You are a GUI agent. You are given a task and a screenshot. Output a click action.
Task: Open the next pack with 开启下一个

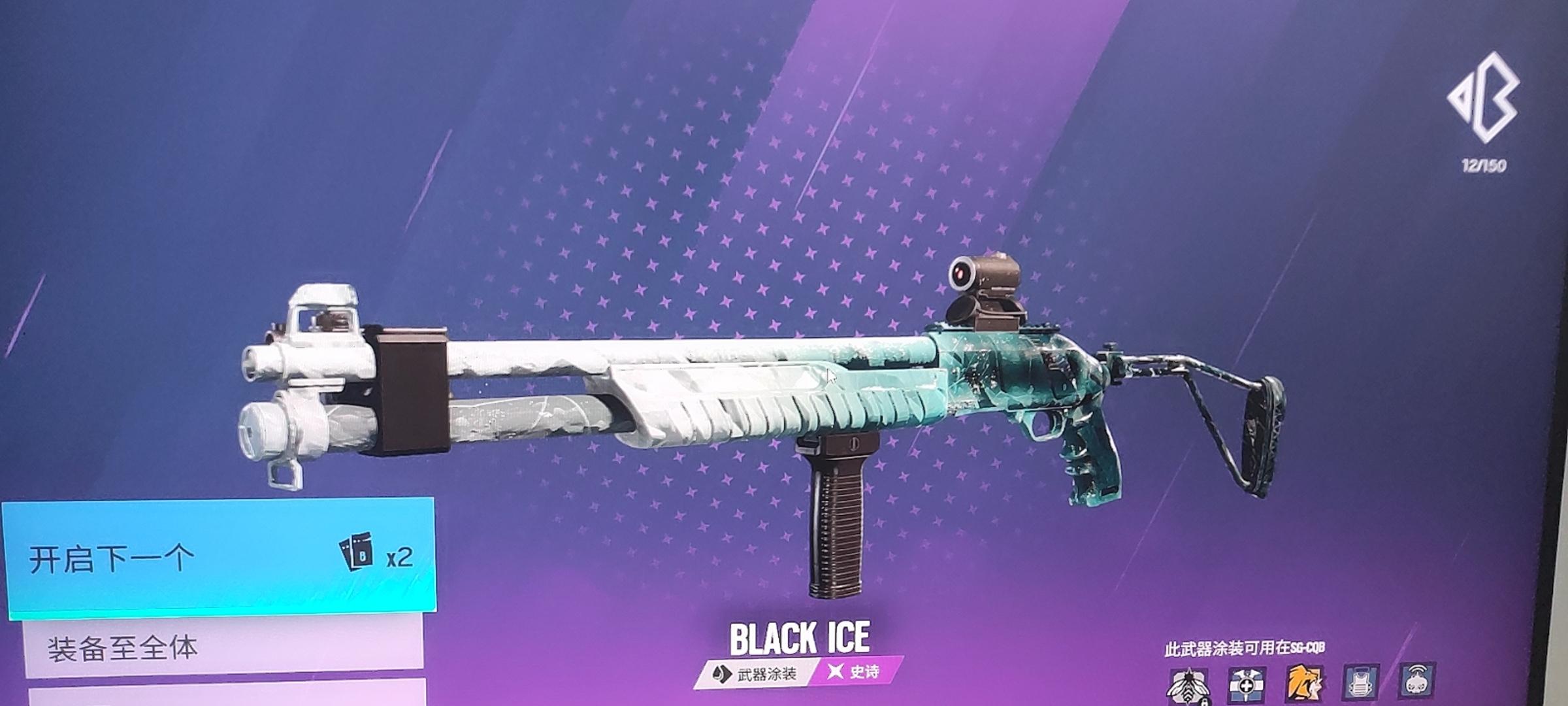click(x=219, y=559)
